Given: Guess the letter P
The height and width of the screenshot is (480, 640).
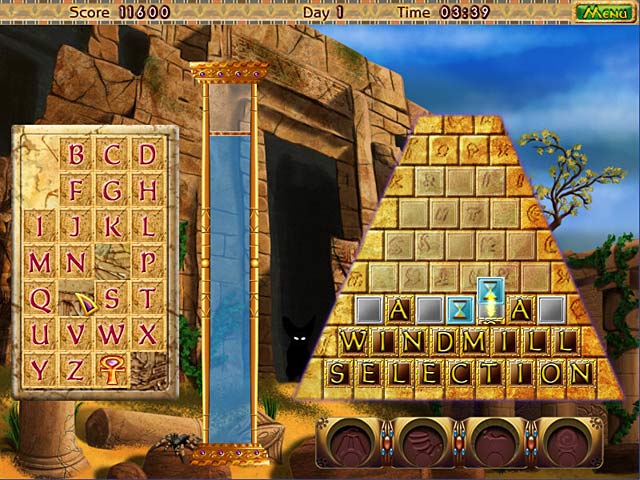Looking at the screenshot, I should [147, 262].
